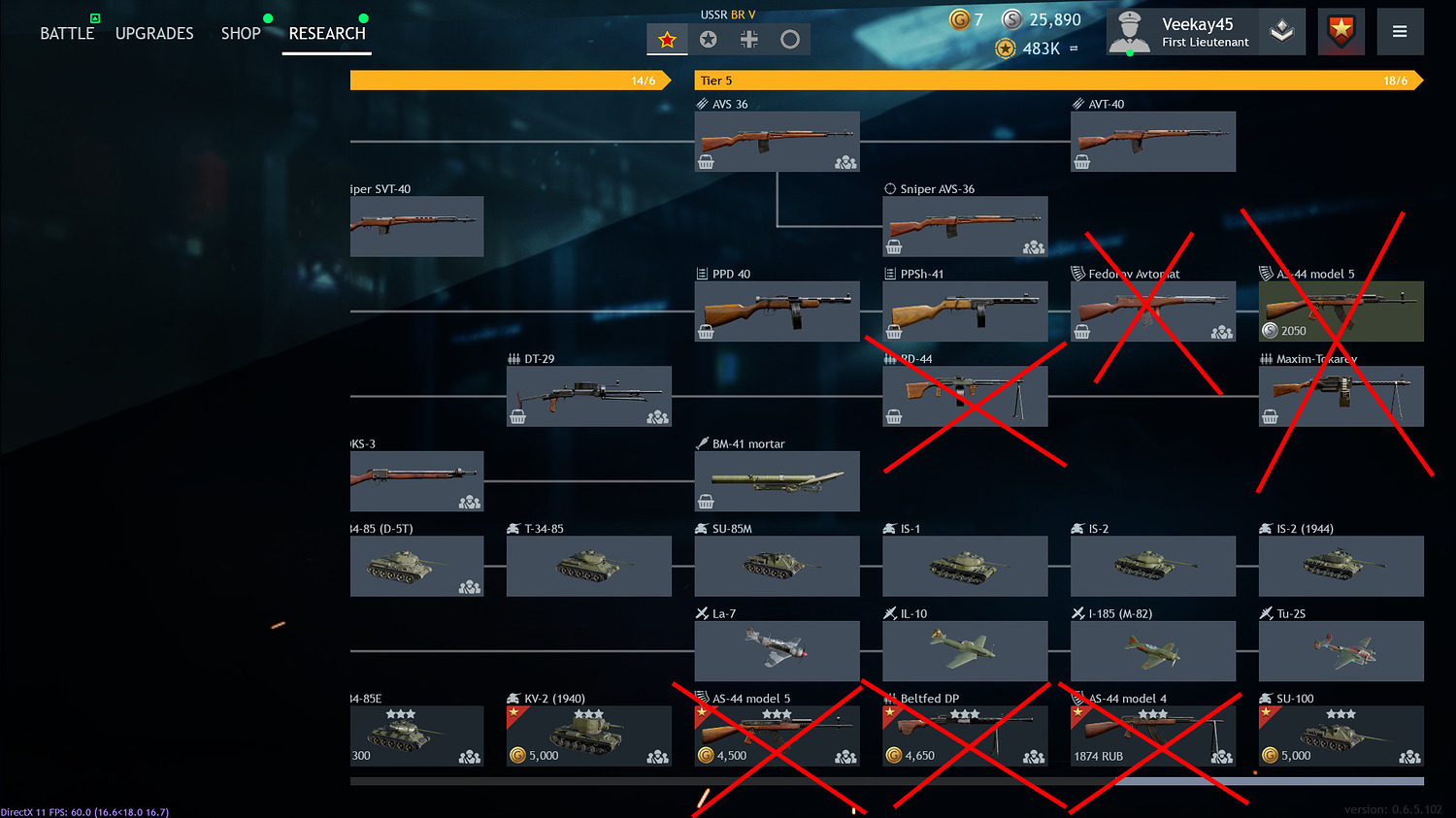The height and width of the screenshot is (818, 1456).
Task: Open the USA faction icon
Action: click(708, 39)
